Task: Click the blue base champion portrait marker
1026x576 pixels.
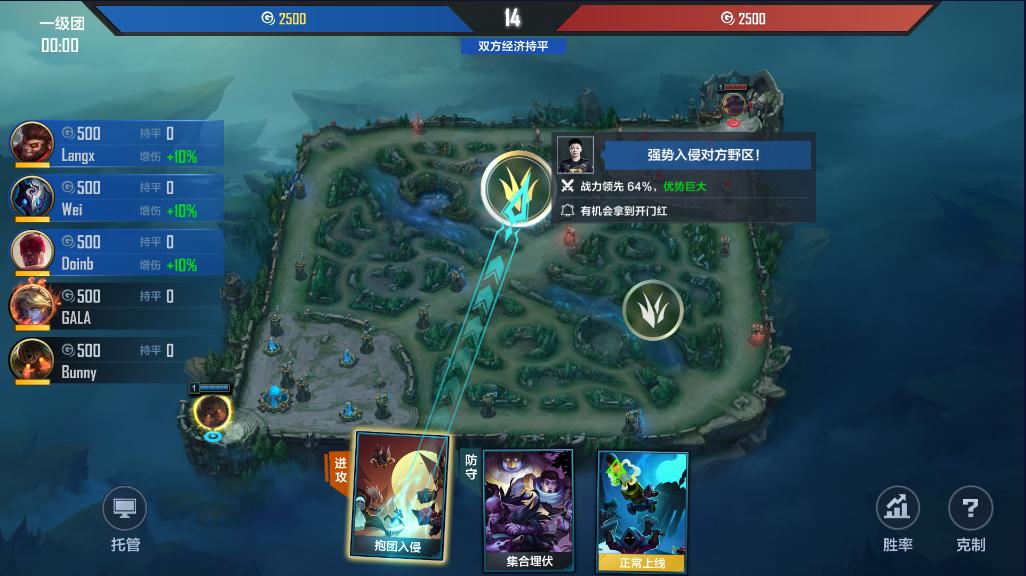Action: [x=213, y=411]
